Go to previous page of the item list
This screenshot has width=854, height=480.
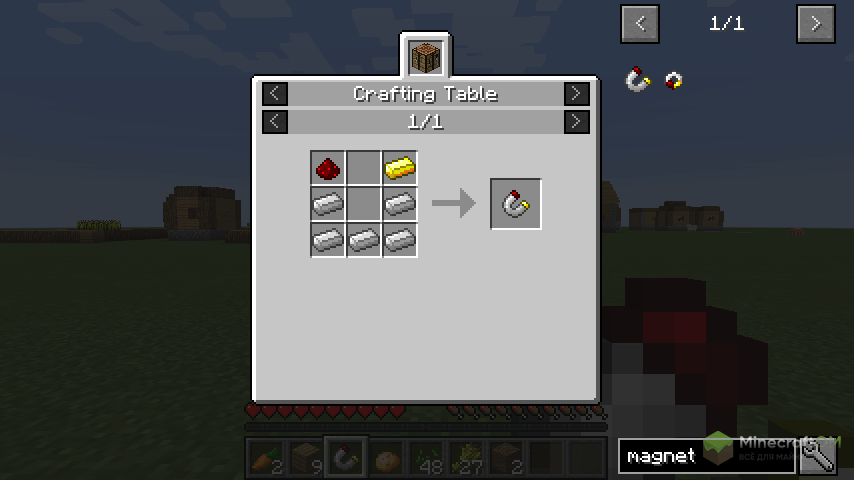coord(640,24)
